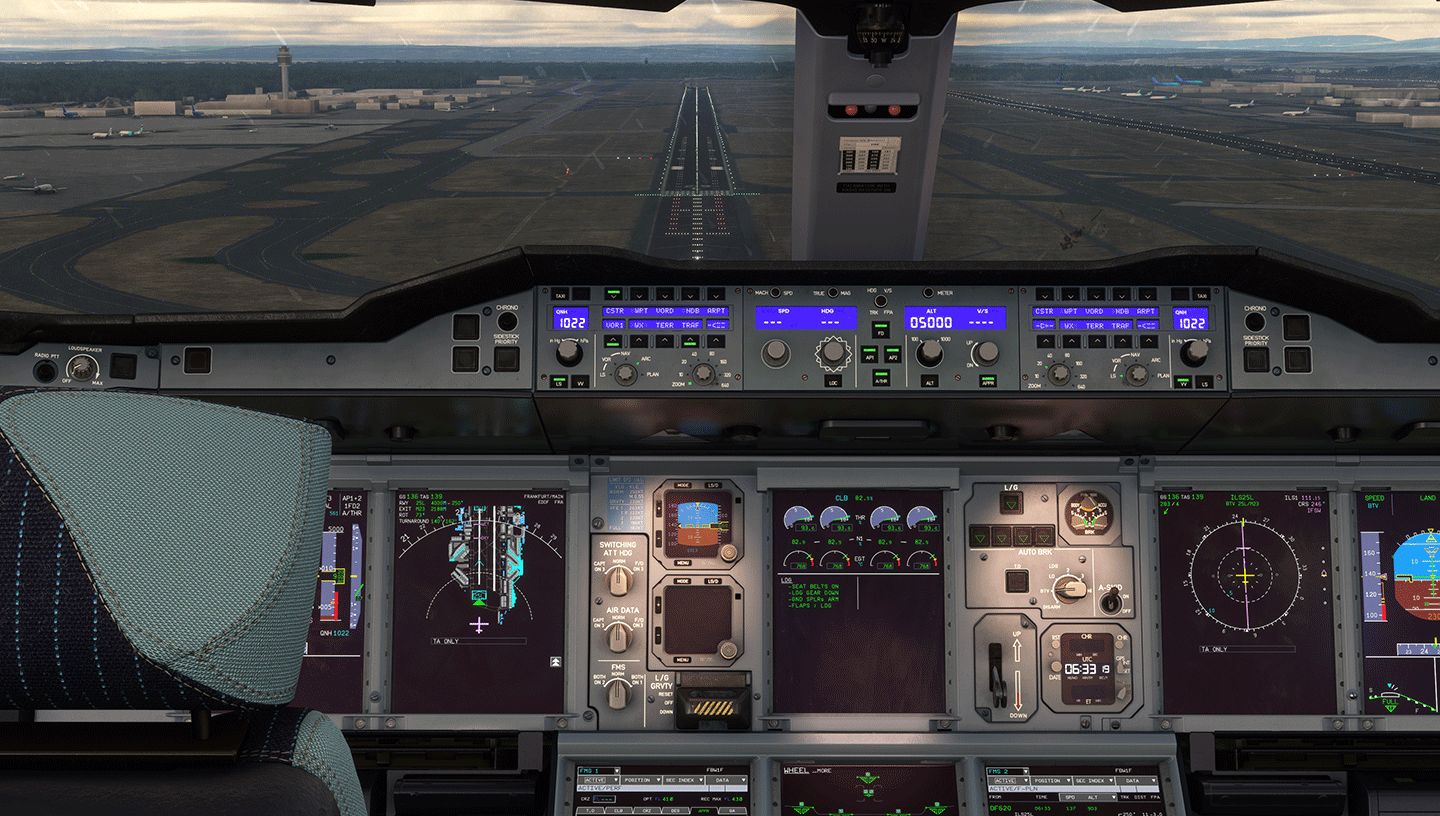
Task: Toggle the A/THR autothrust button
Action: click(881, 380)
